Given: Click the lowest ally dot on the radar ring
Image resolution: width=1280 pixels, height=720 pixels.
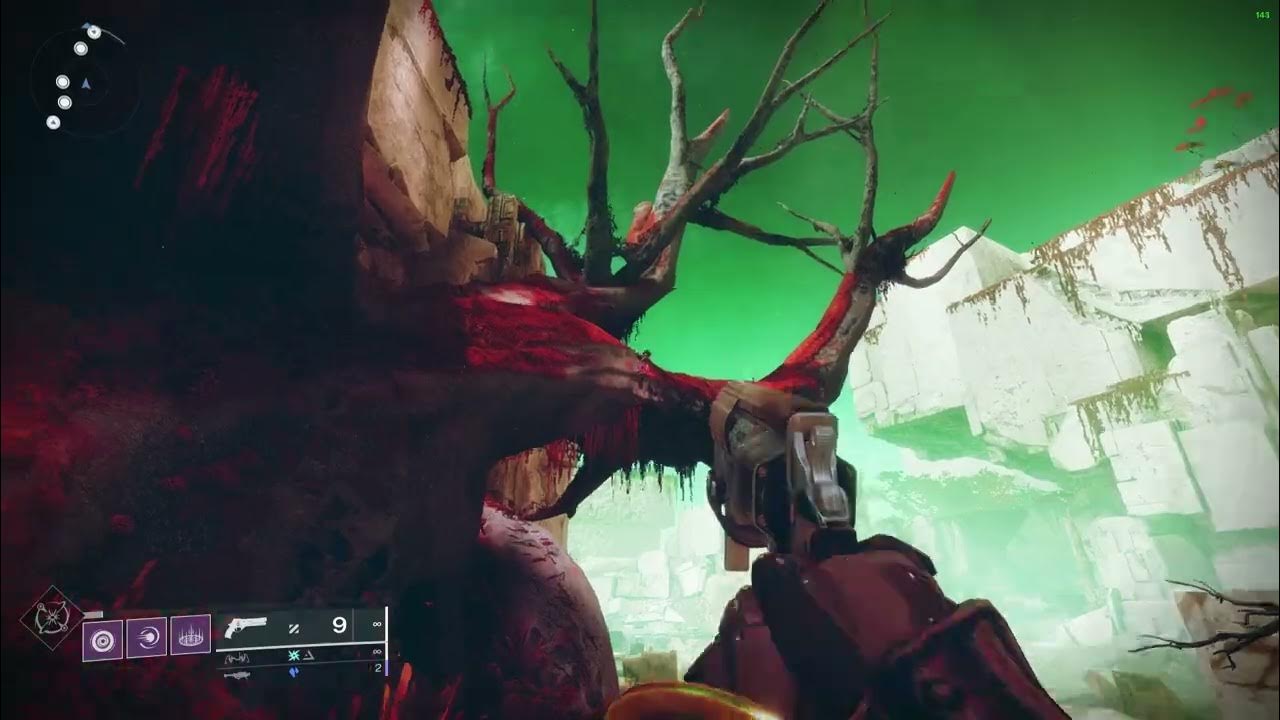Looking at the screenshot, I should click(x=53, y=122).
